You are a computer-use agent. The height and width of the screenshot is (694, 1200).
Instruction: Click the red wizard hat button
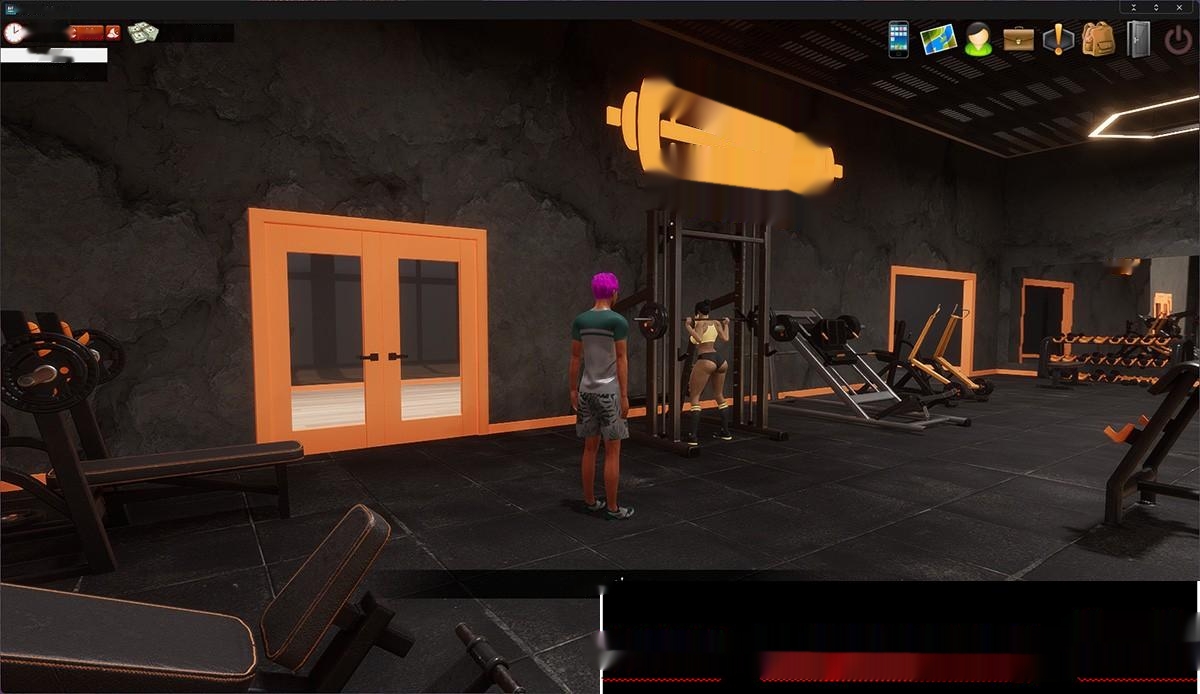pos(113,33)
